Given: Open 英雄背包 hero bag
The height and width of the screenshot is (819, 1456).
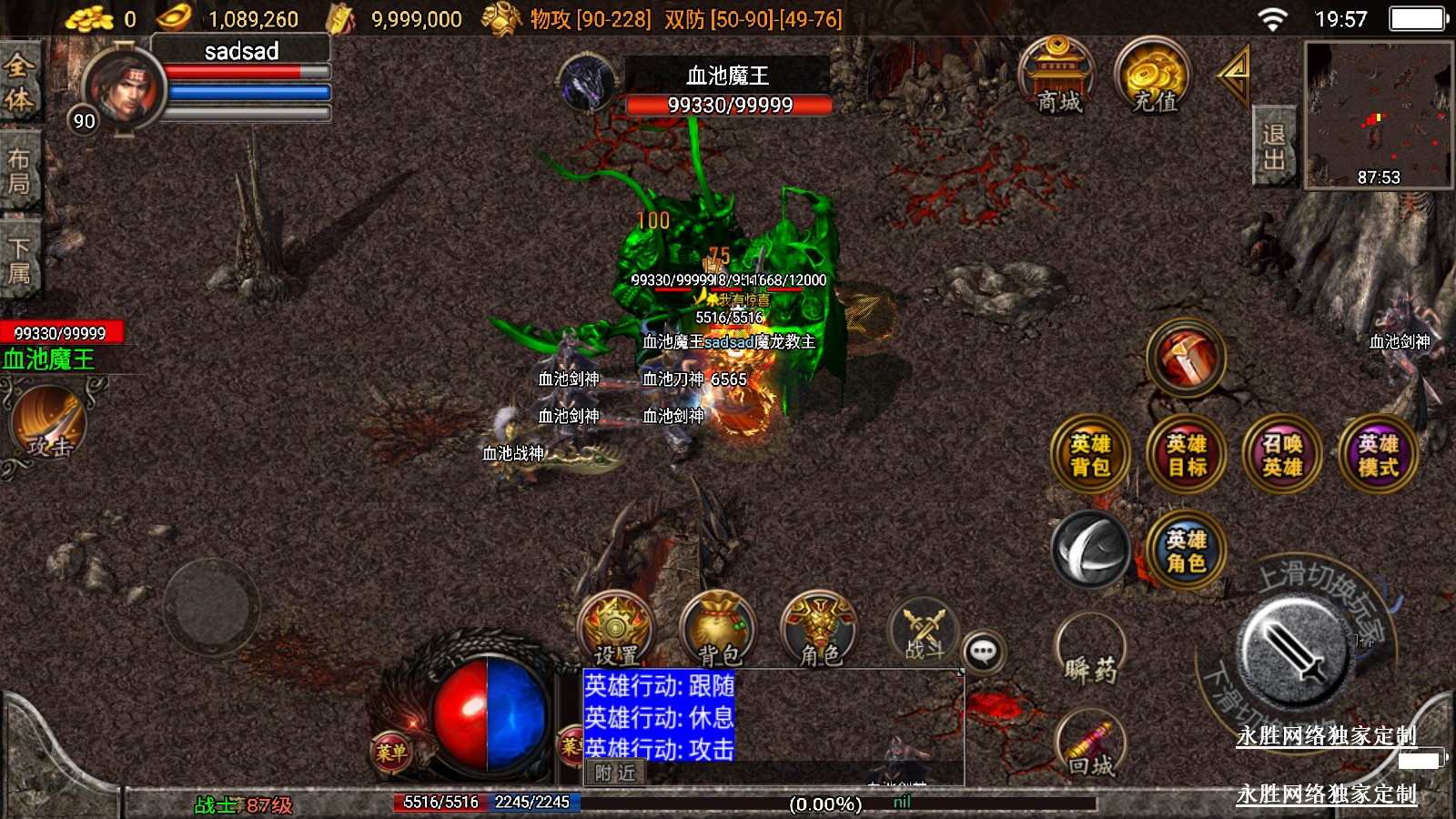Looking at the screenshot, I should click(x=1089, y=454).
